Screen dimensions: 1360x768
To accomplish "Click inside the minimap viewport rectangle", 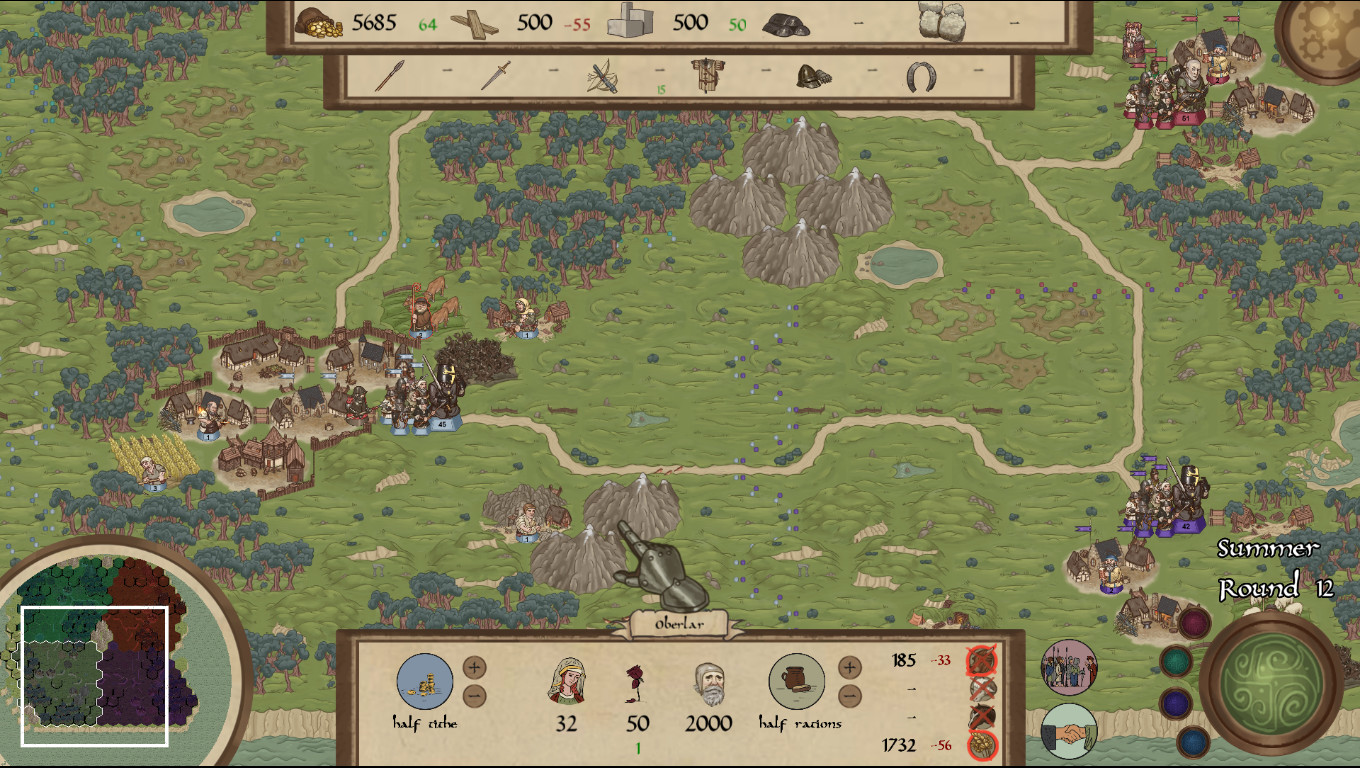I will pos(95,675).
